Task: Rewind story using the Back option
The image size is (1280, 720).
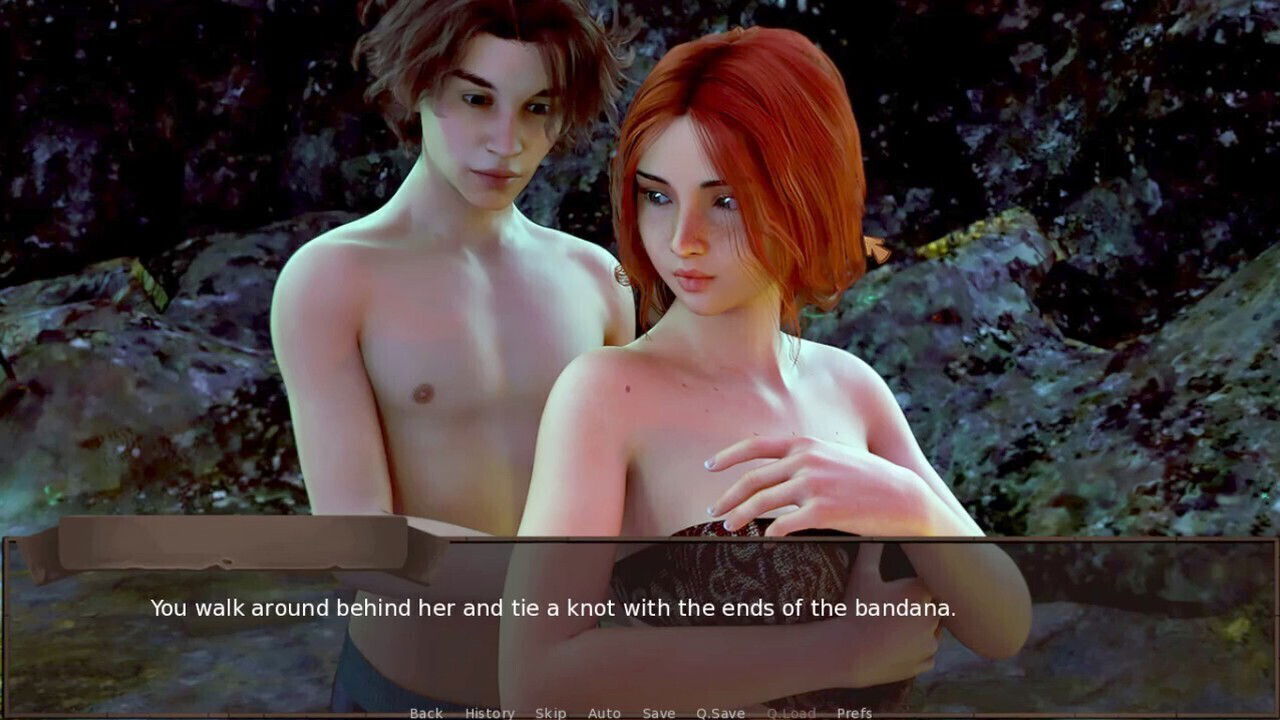Action: click(x=425, y=713)
